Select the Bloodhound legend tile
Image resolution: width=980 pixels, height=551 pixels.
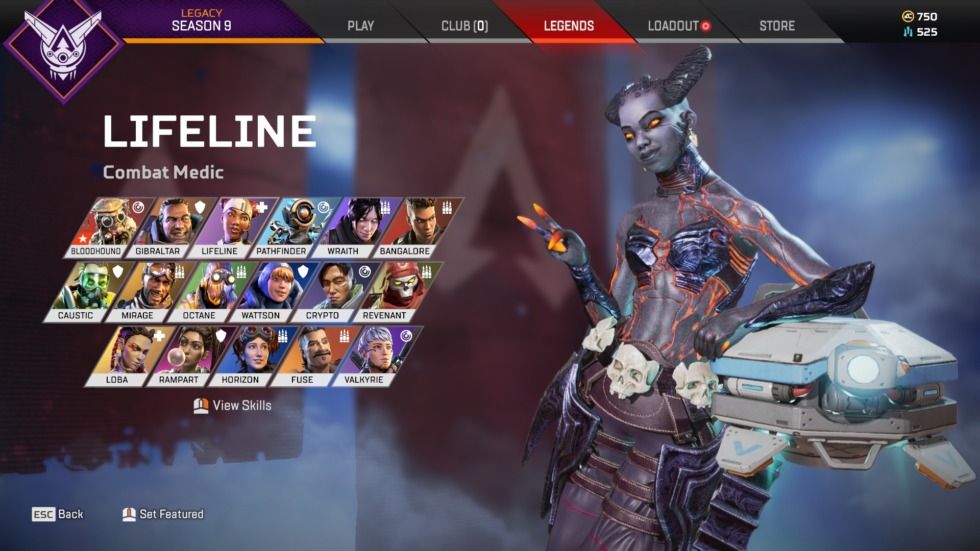[106, 226]
